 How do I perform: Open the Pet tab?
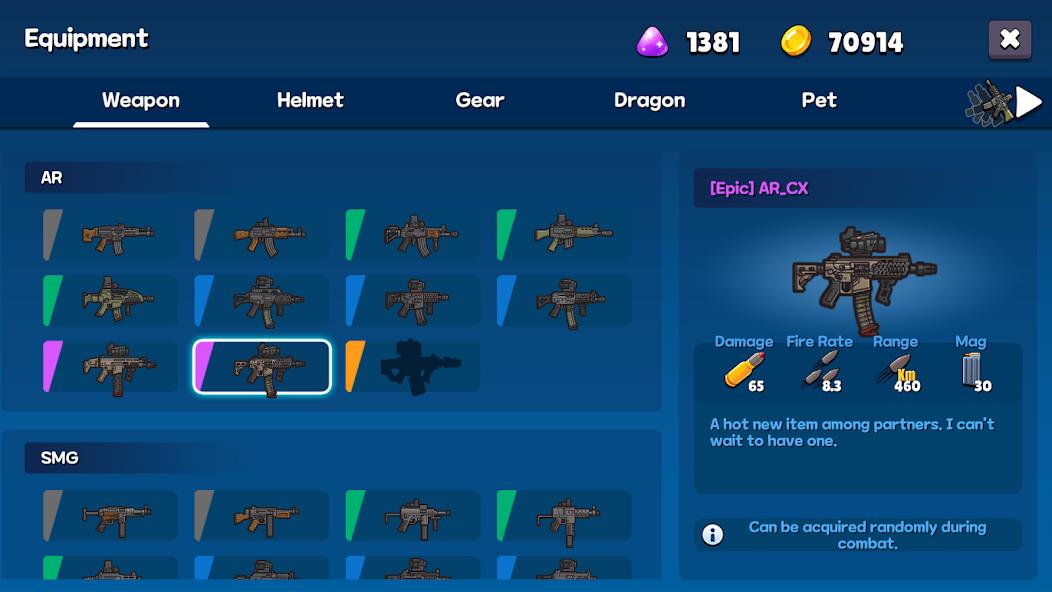[819, 101]
